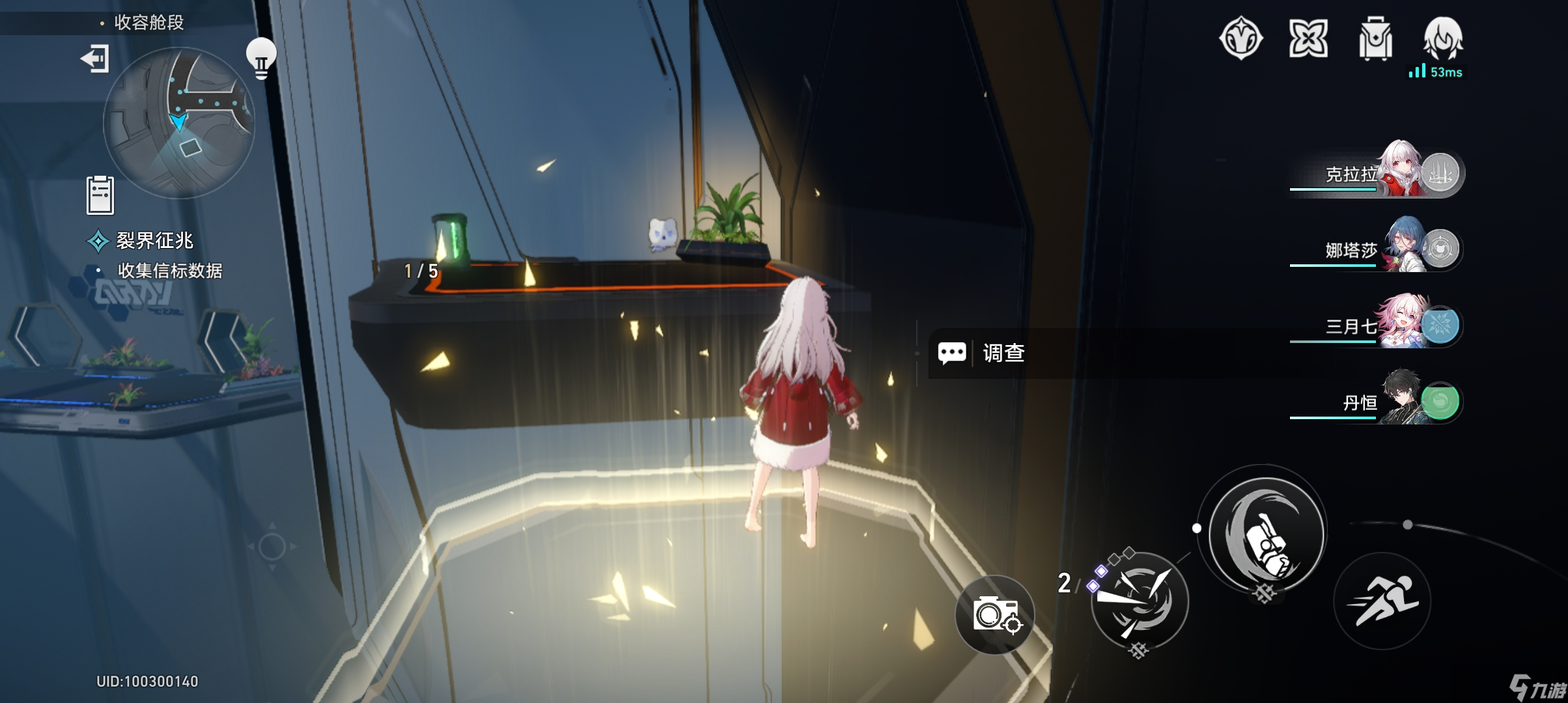The width and height of the screenshot is (1568, 703).
Task: Open the circular minimap
Action: 179,122
